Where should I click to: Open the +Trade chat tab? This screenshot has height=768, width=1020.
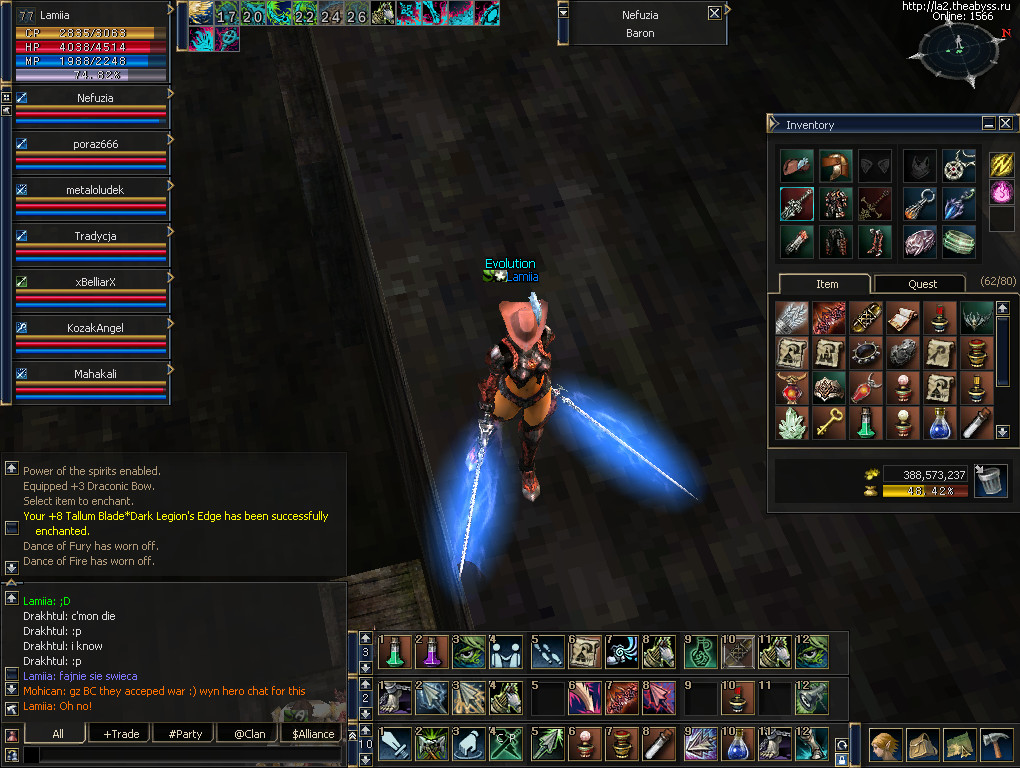click(121, 734)
